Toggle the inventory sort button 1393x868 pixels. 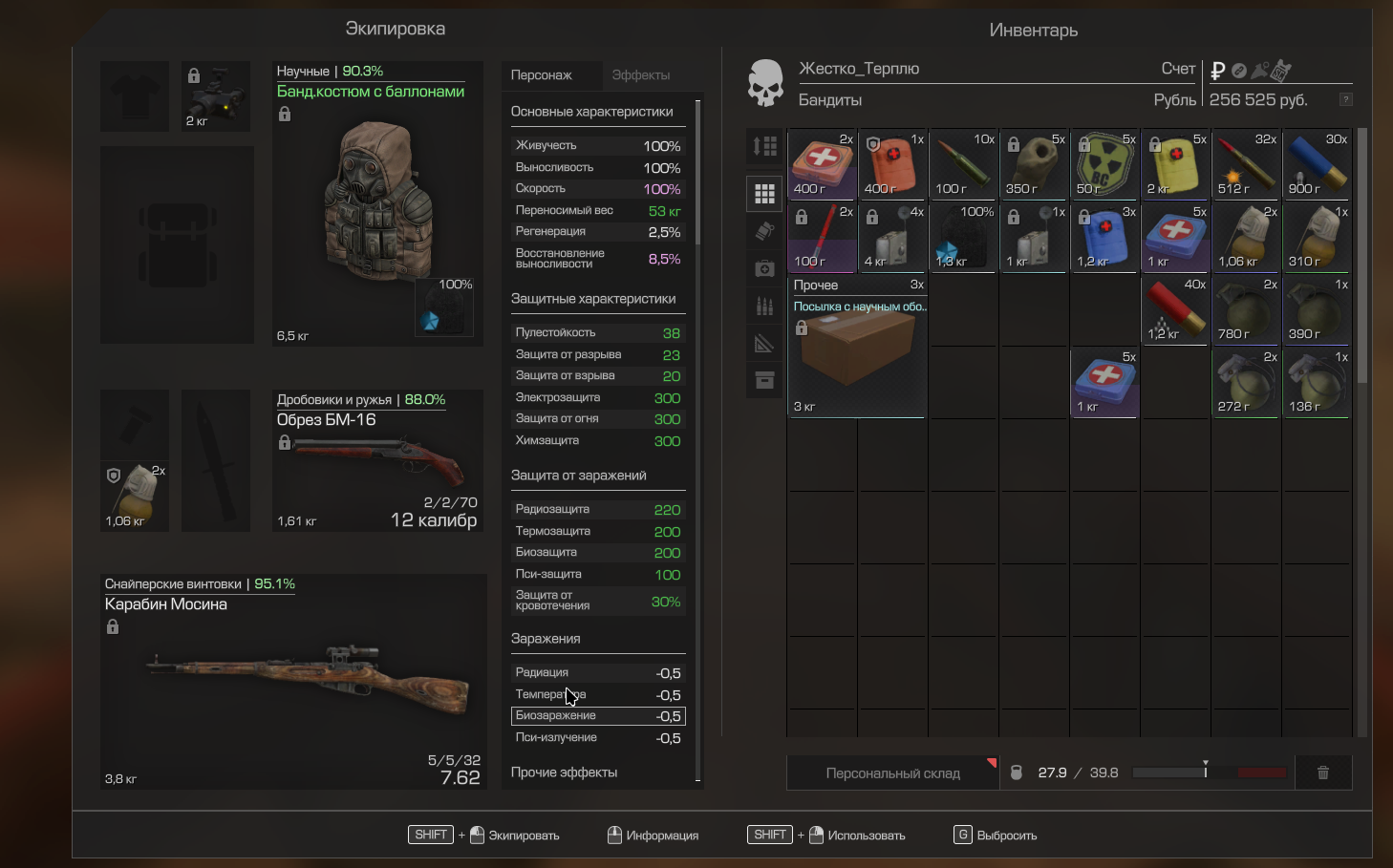tap(765, 146)
